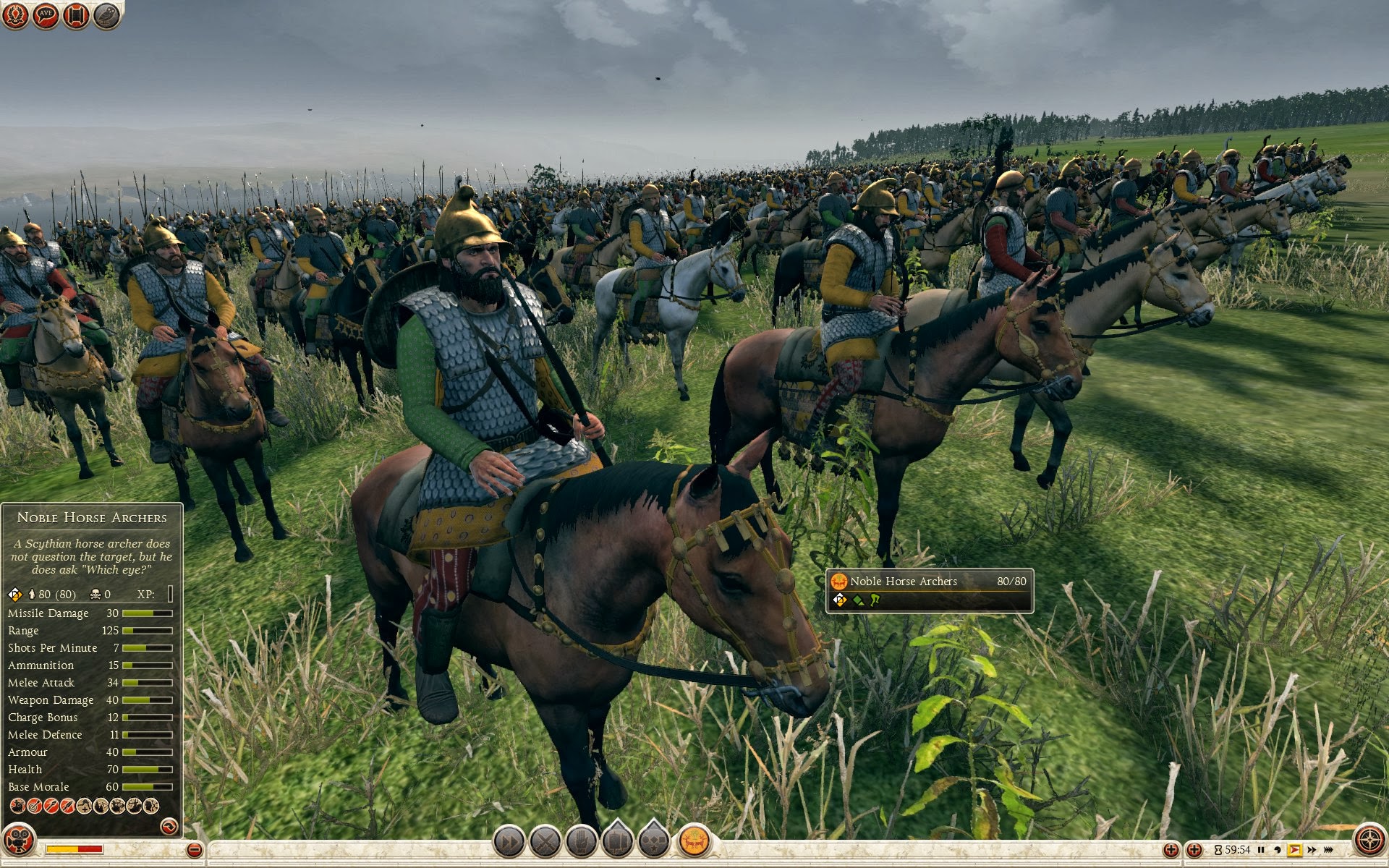This screenshot has width=1389, height=868.
Task: Set battle speed to fast forward
Action: [x=1312, y=850]
